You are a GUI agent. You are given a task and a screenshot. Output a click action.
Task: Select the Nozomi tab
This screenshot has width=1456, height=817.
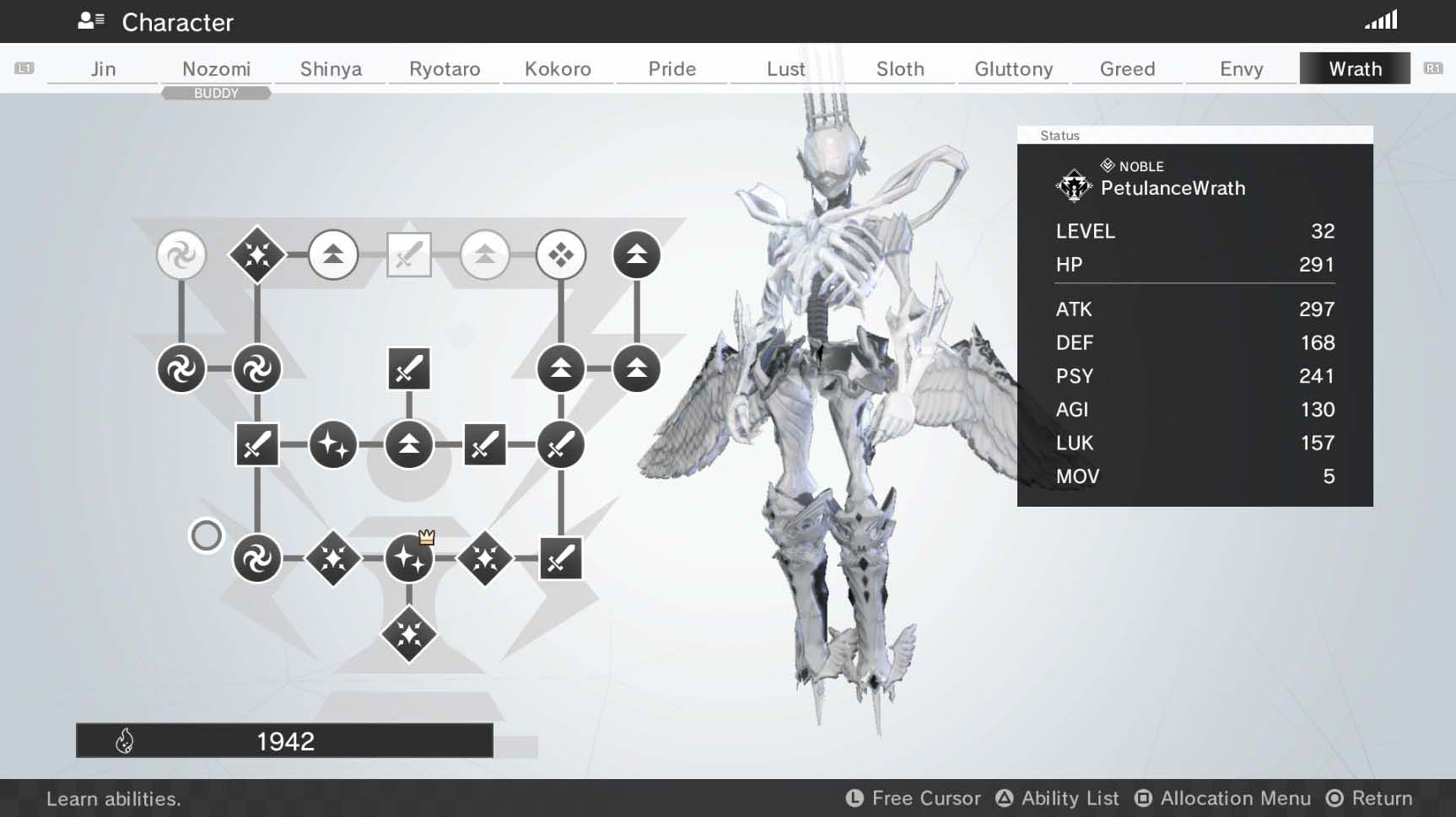coord(216,69)
